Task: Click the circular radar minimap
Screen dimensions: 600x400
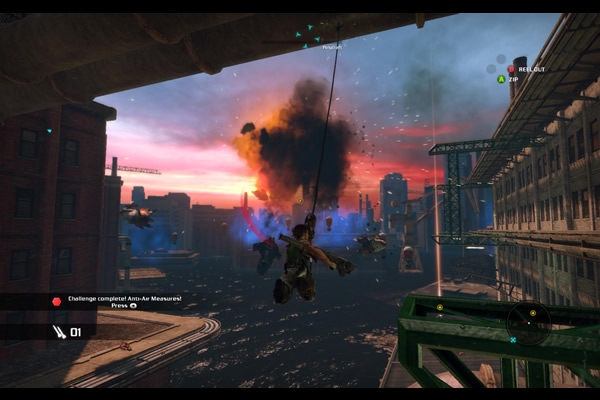Action: [527, 322]
